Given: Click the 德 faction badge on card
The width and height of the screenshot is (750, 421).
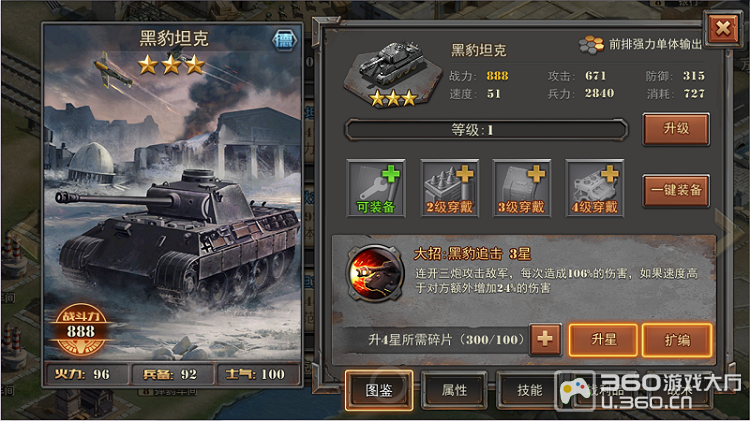Looking at the screenshot, I should (x=283, y=41).
